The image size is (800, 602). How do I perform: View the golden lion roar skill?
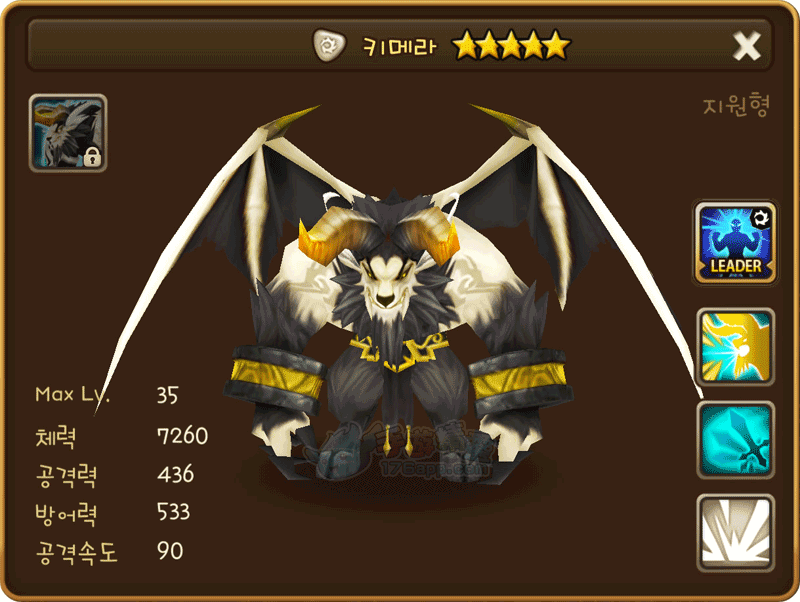[736, 347]
